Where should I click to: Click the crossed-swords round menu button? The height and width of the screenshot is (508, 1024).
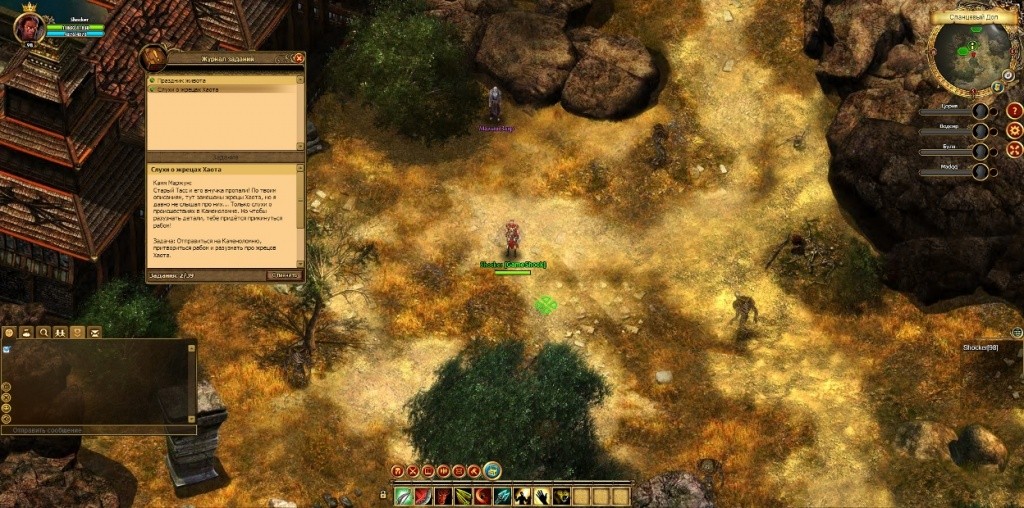click(412, 471)
